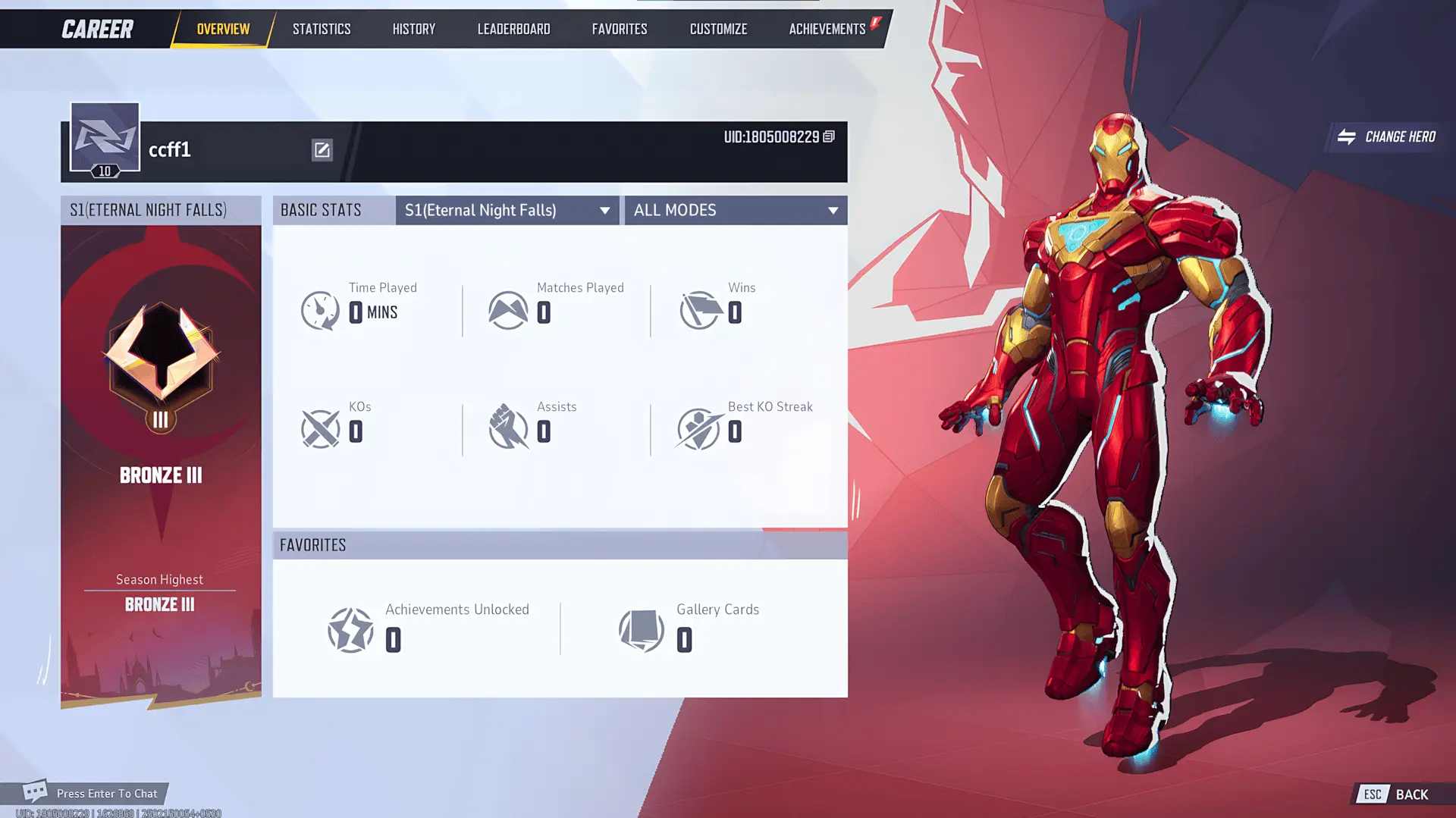Click the BACK button
Screen dimensions: 1456x818
click(x=1410, y=794)
